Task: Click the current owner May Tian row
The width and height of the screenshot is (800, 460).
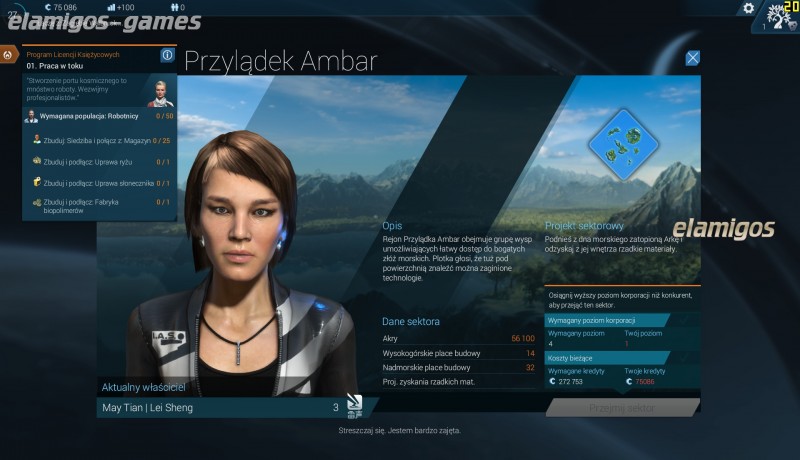Action: point(220,408)
